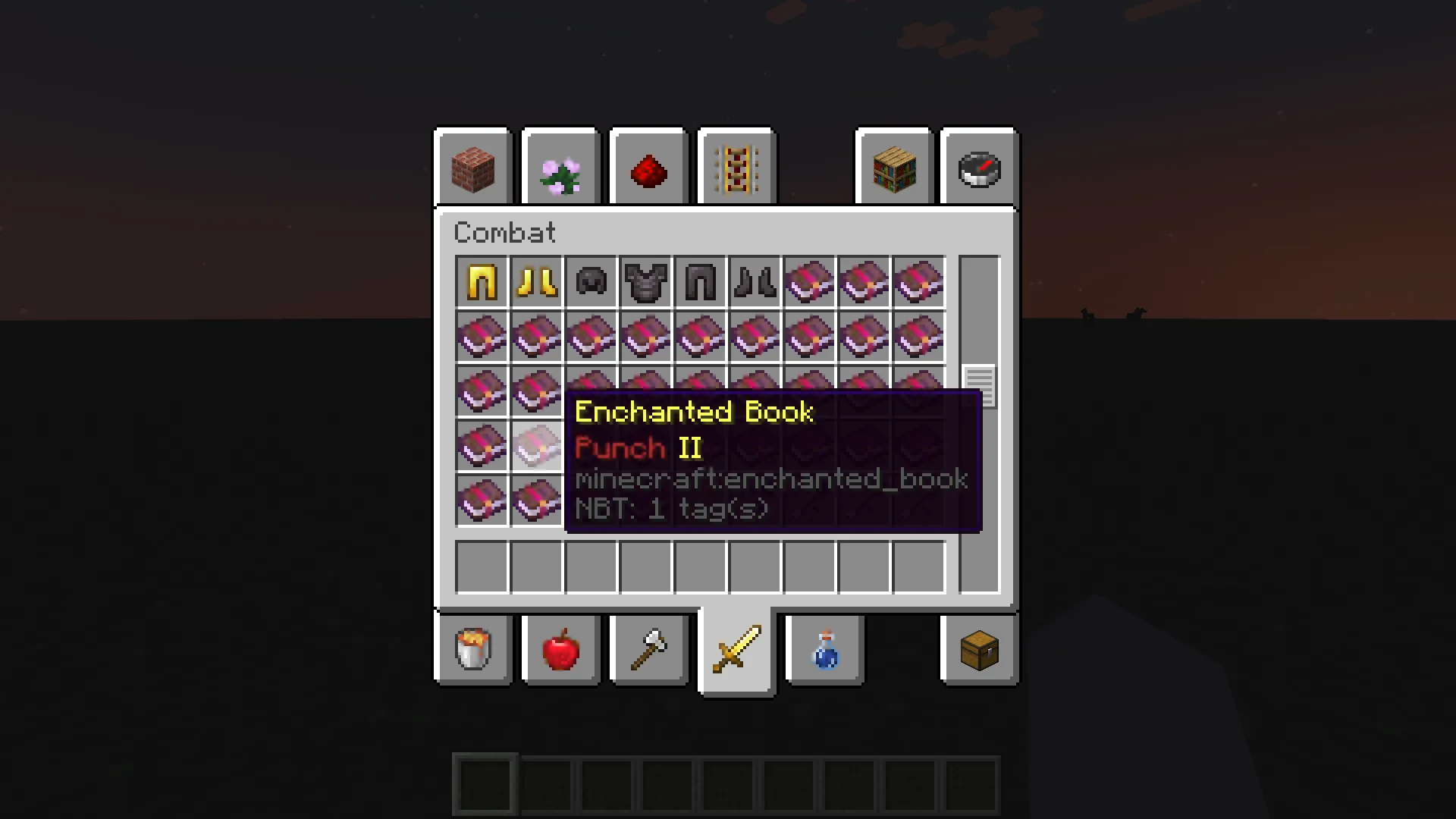Take the chainmail chestplate
Viewport: 1456px width, 819px height.
point(646,282)
